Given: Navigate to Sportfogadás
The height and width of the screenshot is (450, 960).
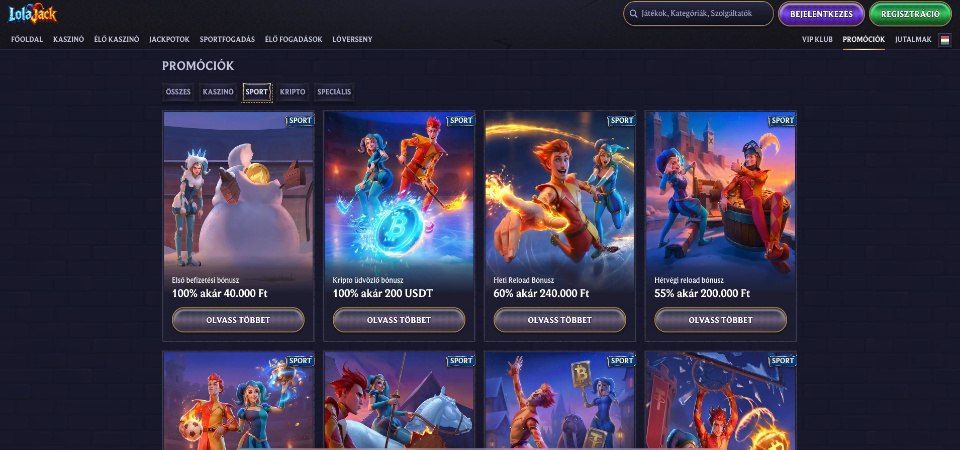Looking at the screenshot, I should click(x=228, y=39).
